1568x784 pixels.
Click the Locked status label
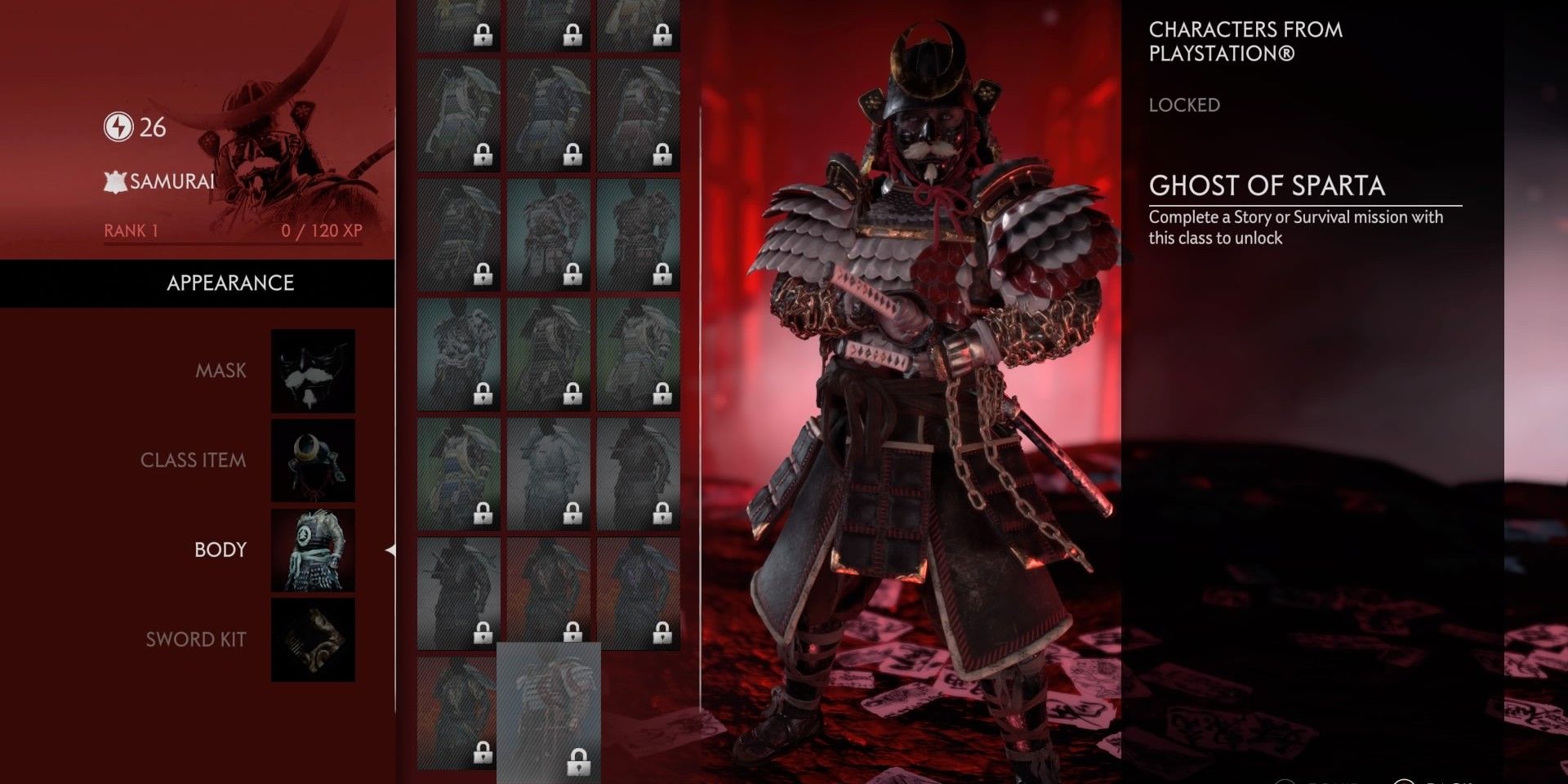pos(1184,105)
